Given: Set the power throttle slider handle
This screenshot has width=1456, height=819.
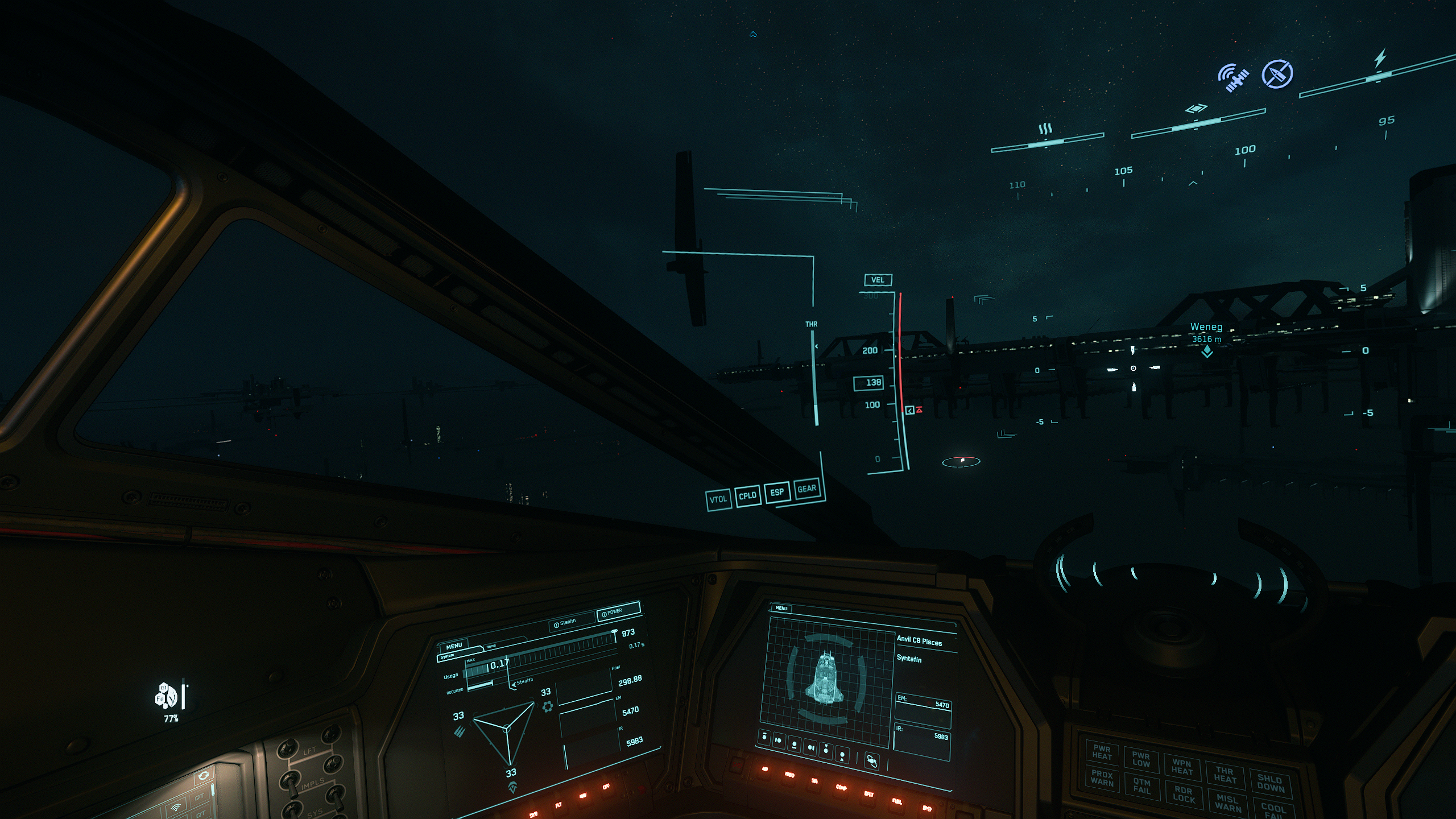Looking at the screenshot, I should pyautogui.click(x=614, y=632).
